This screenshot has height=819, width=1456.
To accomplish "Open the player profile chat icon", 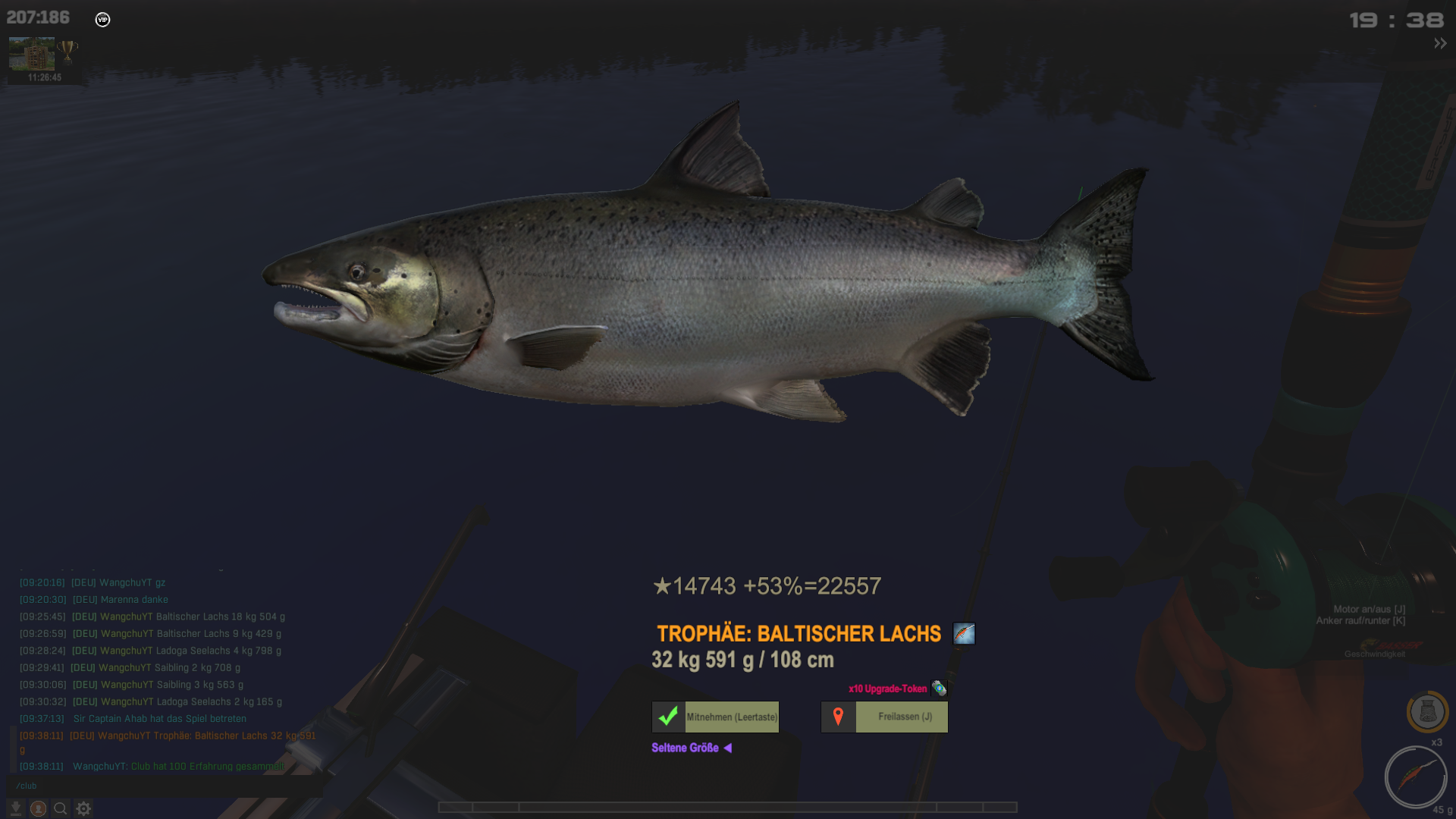I will 38,808.
